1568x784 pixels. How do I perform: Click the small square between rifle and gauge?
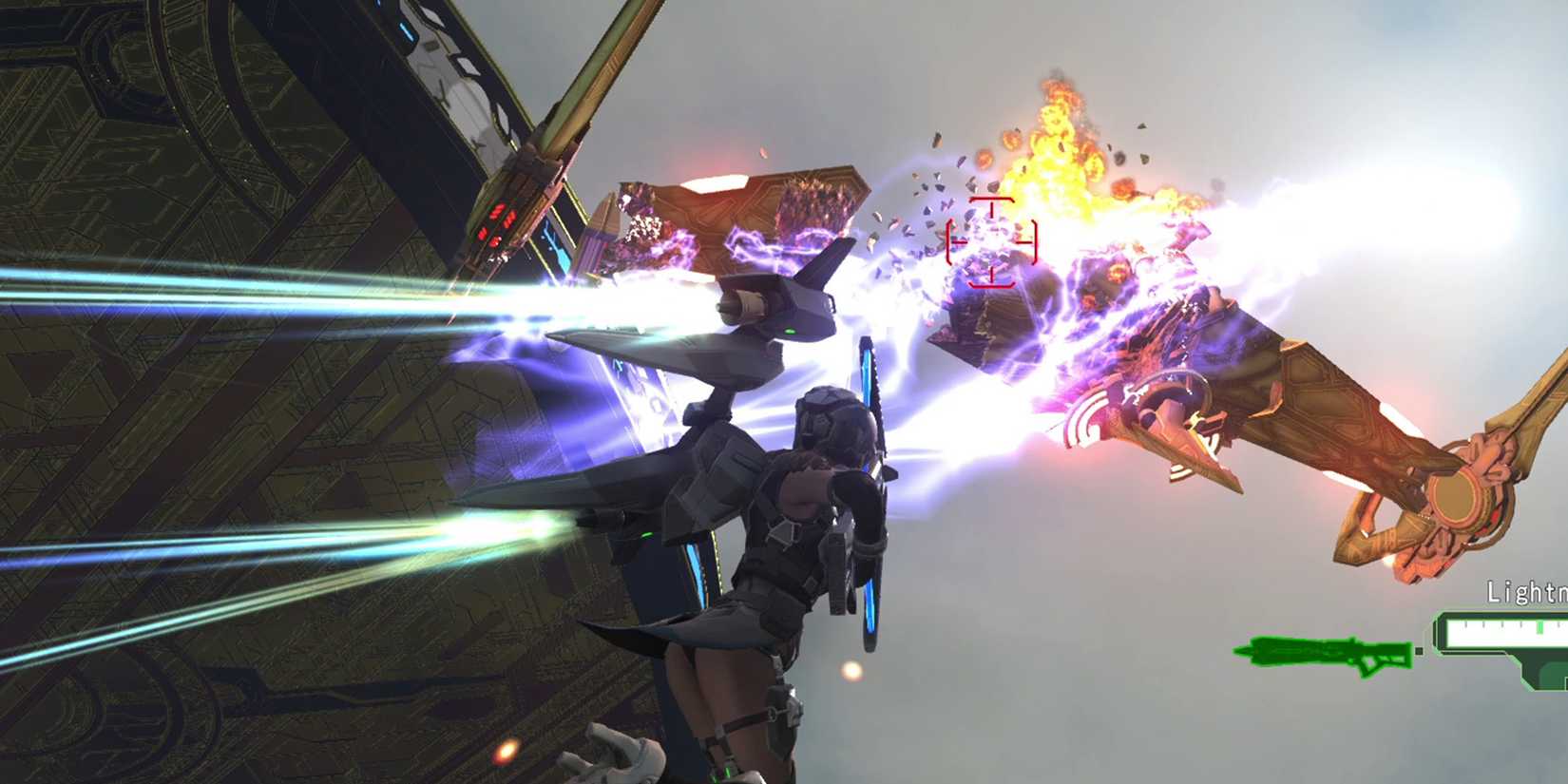1419,650
